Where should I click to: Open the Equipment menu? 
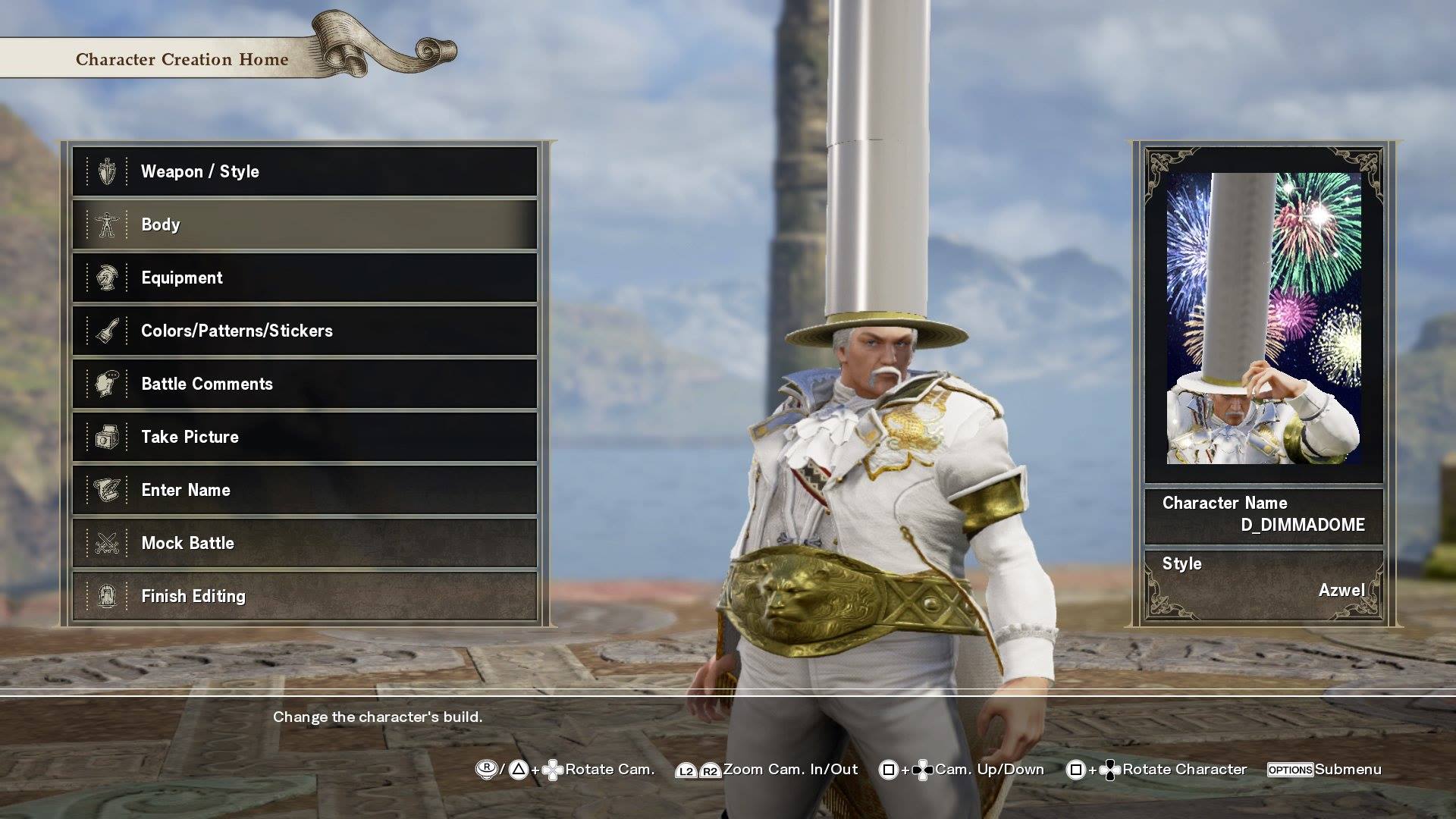point(304,278)
